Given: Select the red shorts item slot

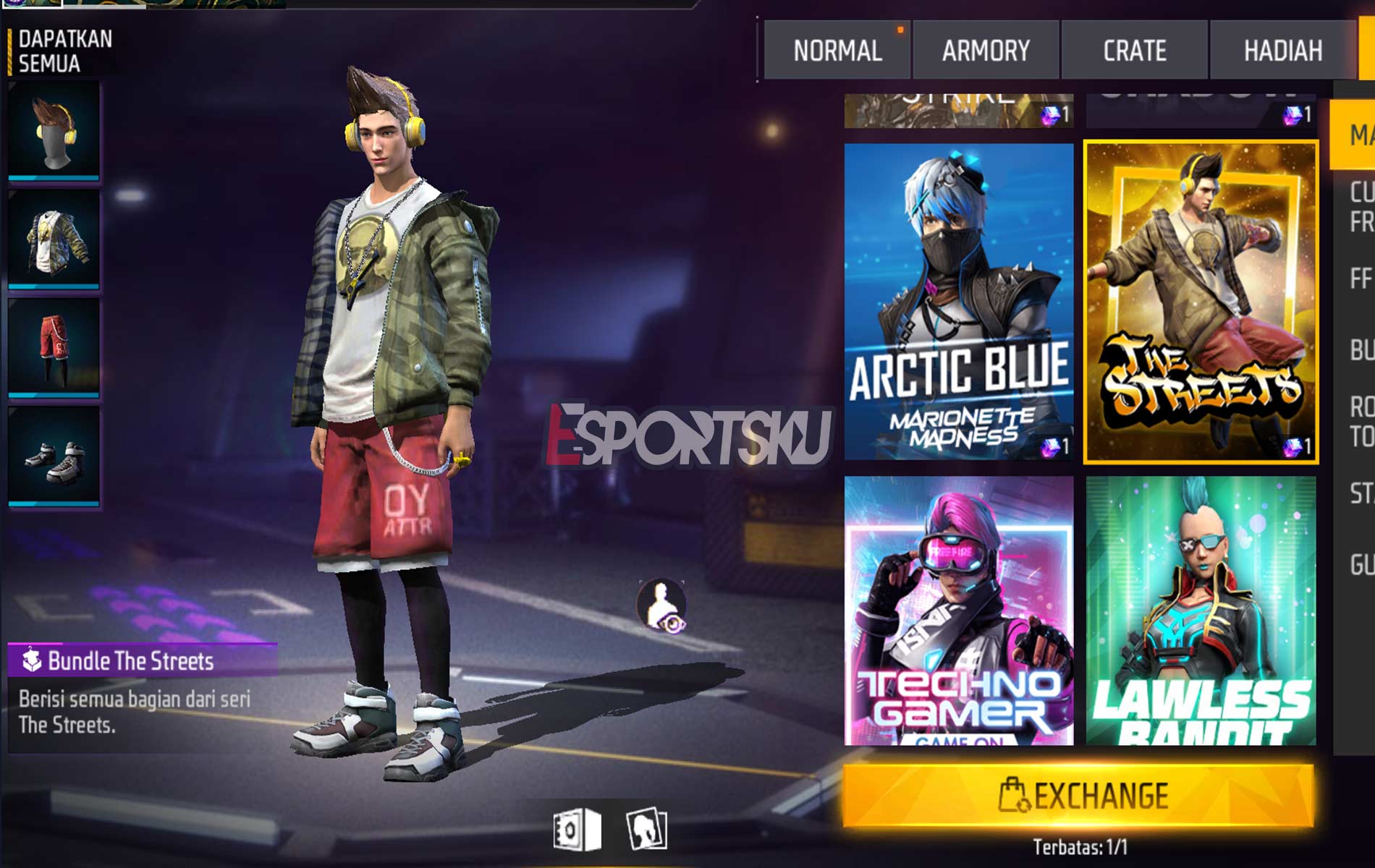Looking at the screenshot, I should 54,347.
